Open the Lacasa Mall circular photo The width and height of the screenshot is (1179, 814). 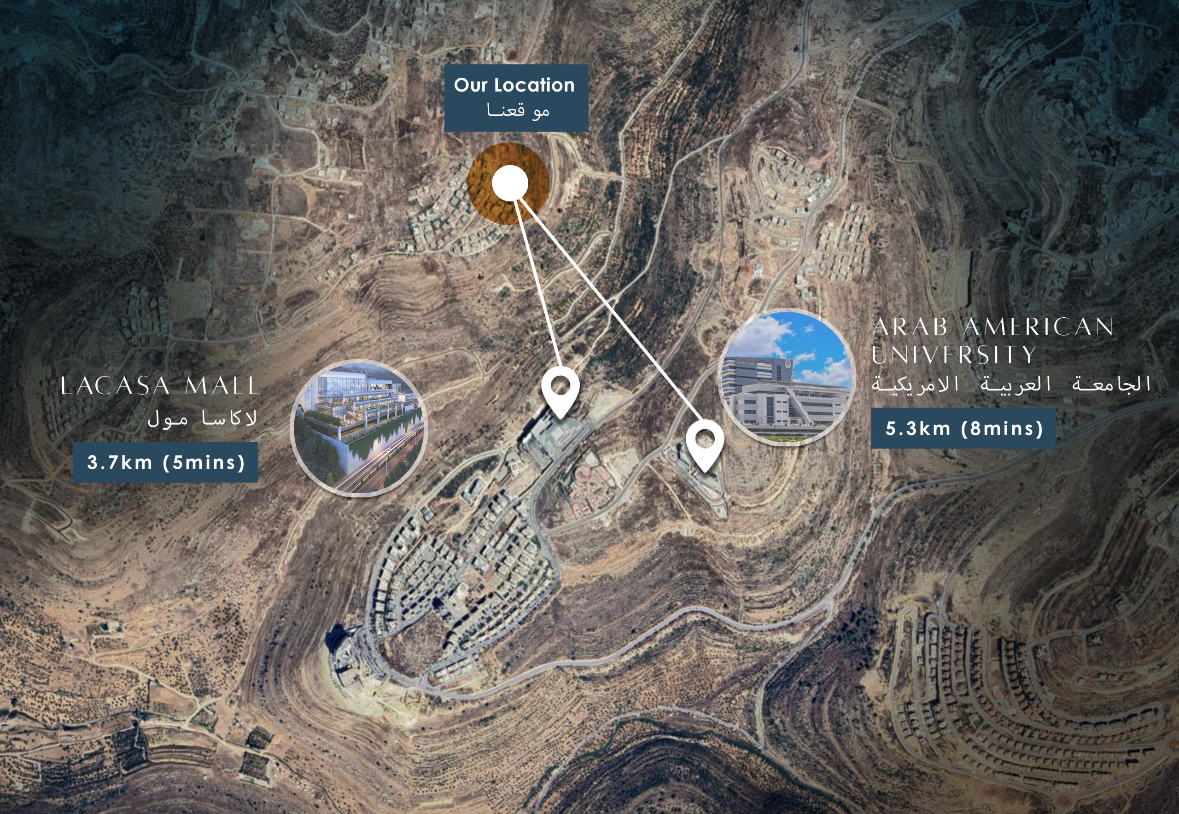(x=359, y=430)
